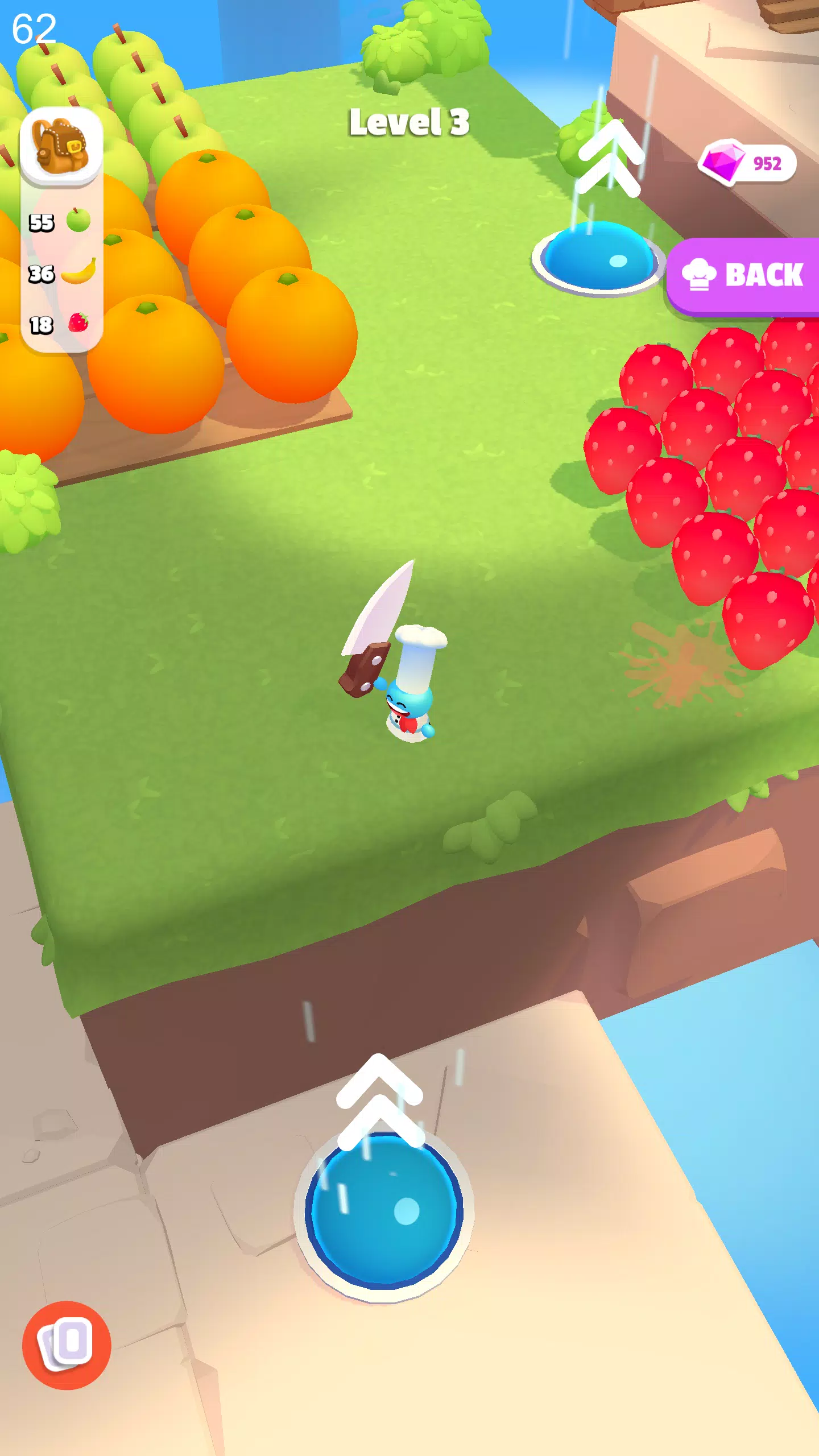Screen dimensions: 819x1456
Task: Tap the Level 3 title text
Action: point(409,124)
